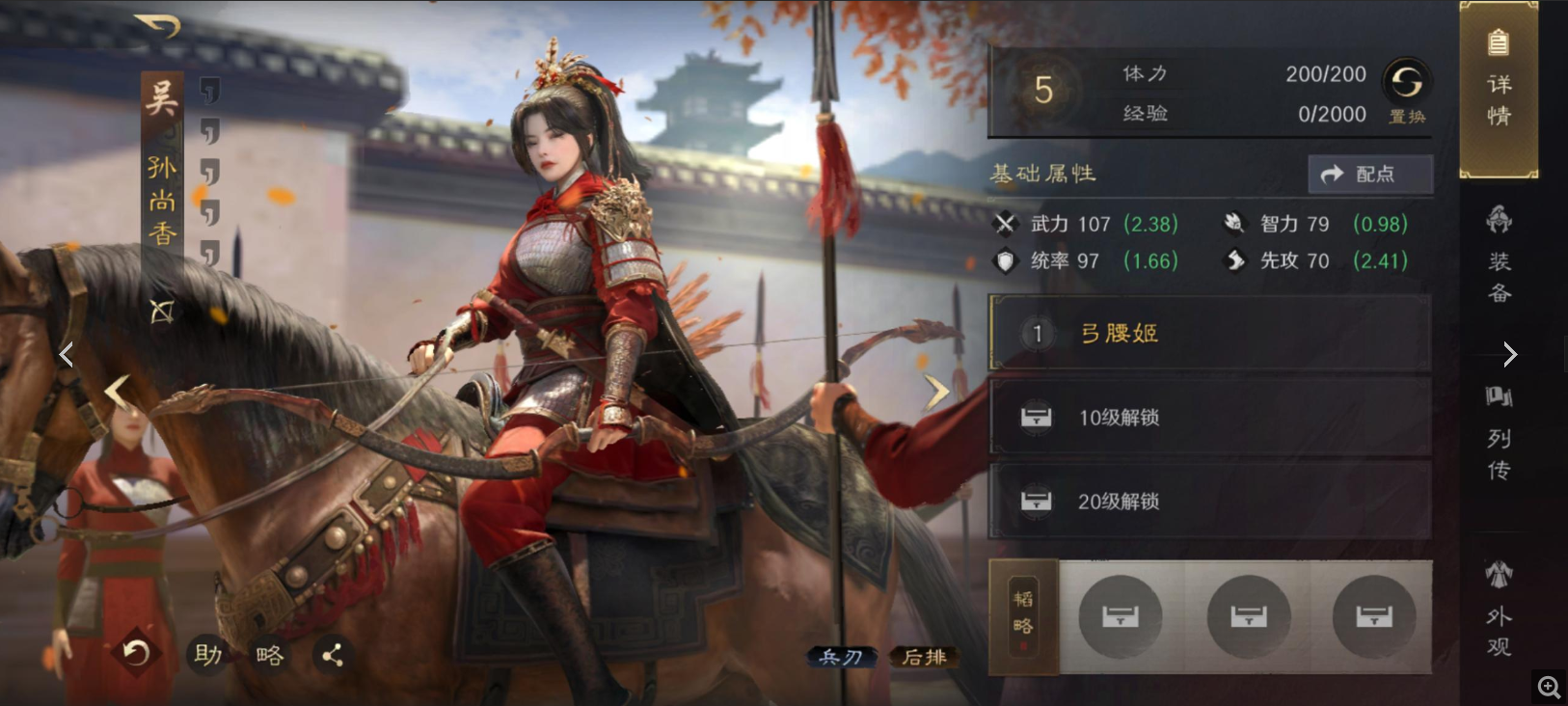The image size is (1568, 706).
Task: Switch weapon view to 兵刃
Action: tap(840, 658)
